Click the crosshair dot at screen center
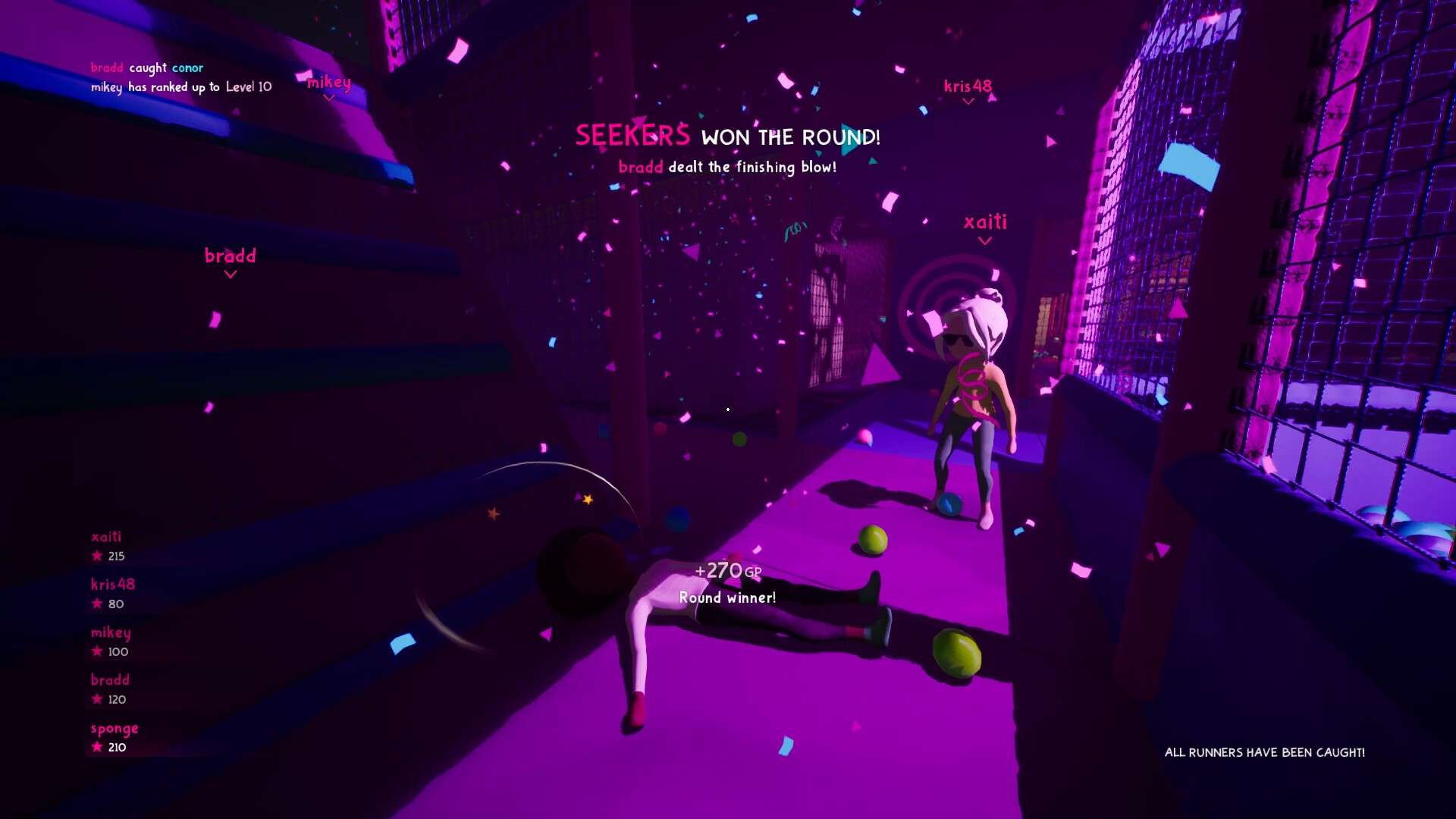1456x819 pixels. point(727,409)
